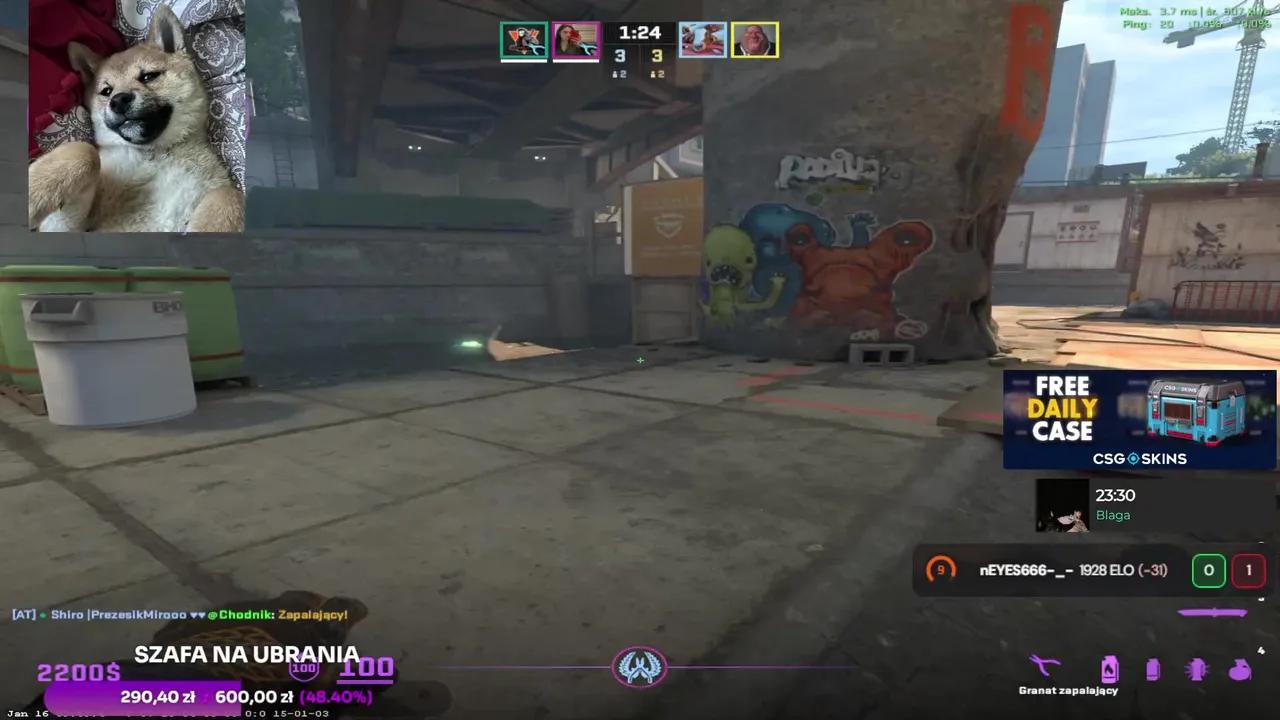This screenshot has width=1280, height=720.
Task: Open the 1:24 round timer display
Action: (639, 32)
